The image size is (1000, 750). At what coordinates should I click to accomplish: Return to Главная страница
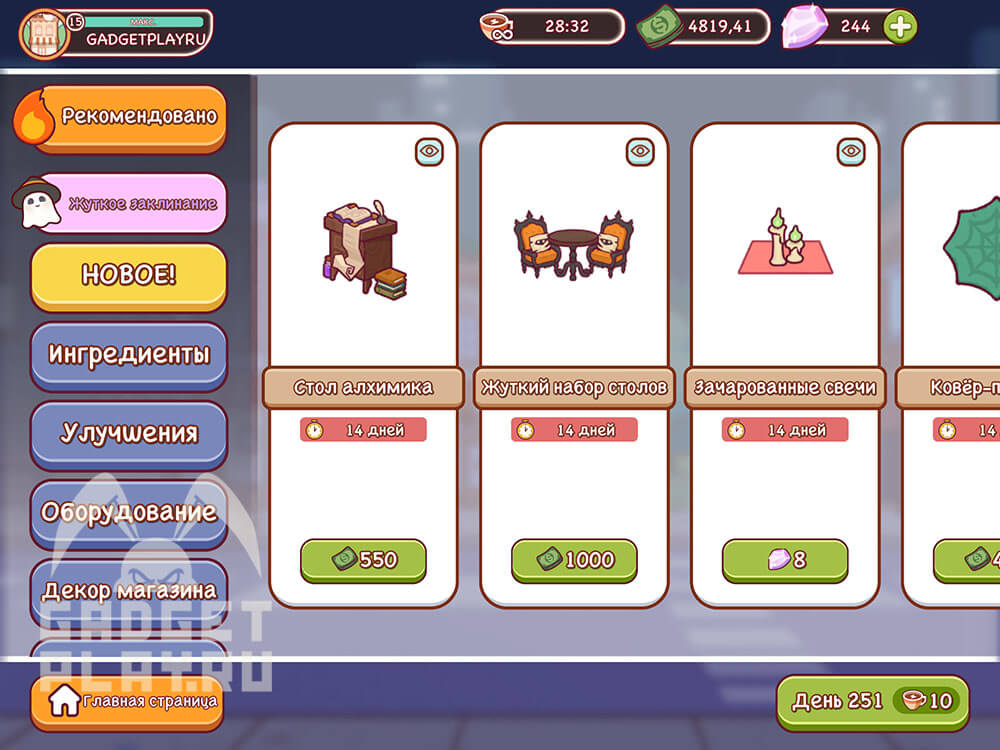pos(126,701)
